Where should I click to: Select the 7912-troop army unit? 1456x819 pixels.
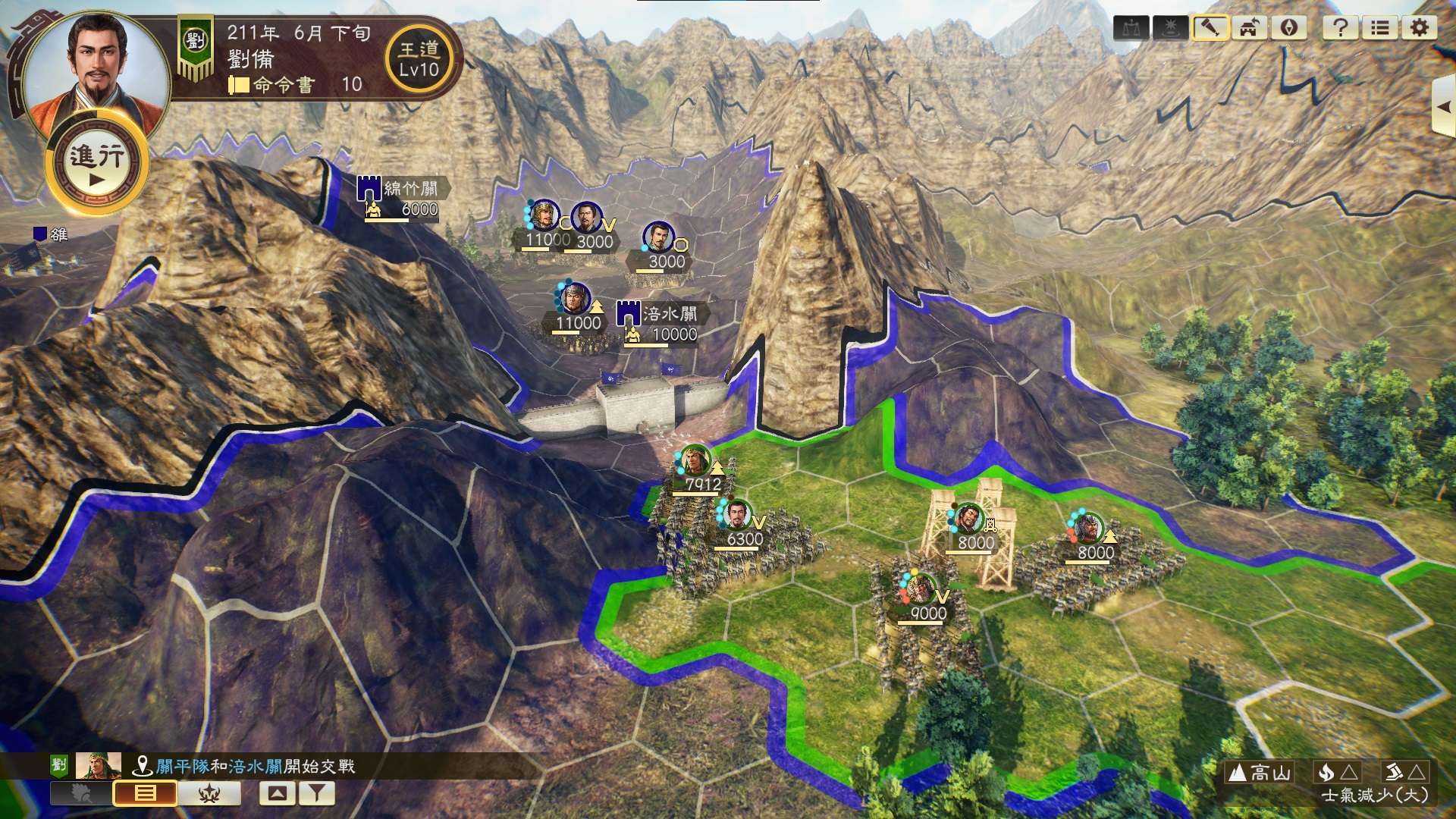point(695,463)
